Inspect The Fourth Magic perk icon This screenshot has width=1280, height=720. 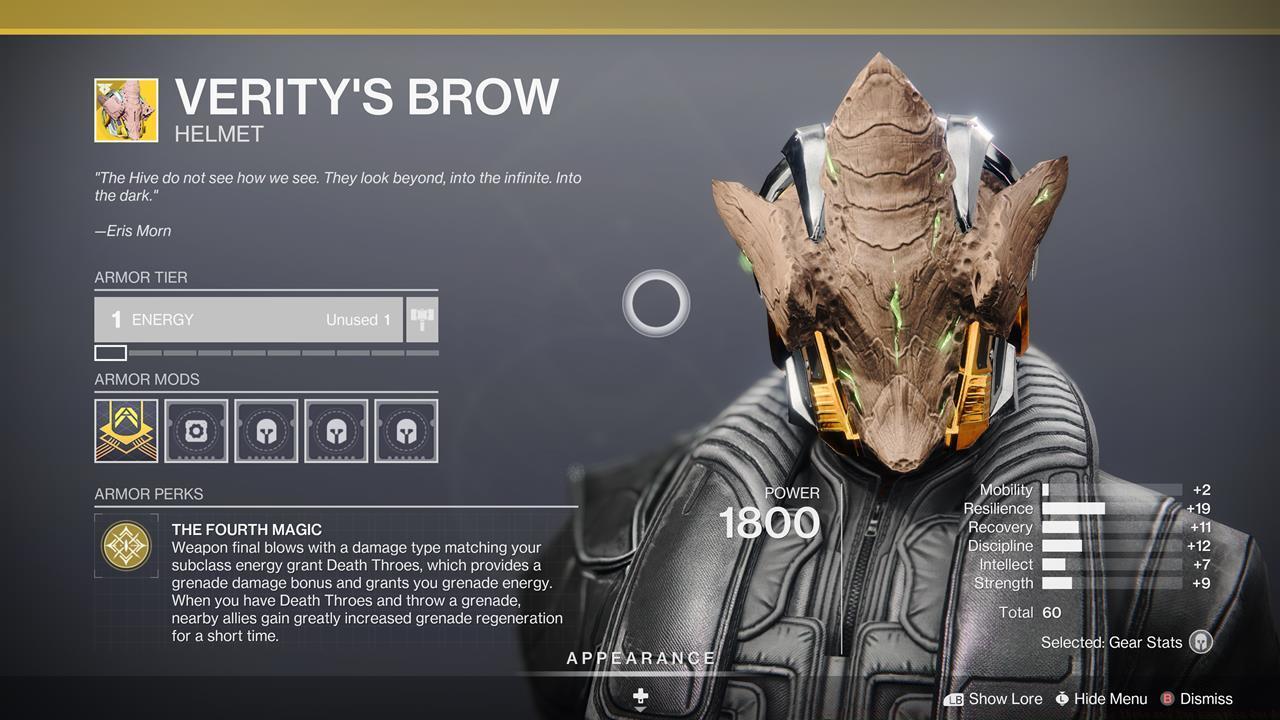point(127,545)
